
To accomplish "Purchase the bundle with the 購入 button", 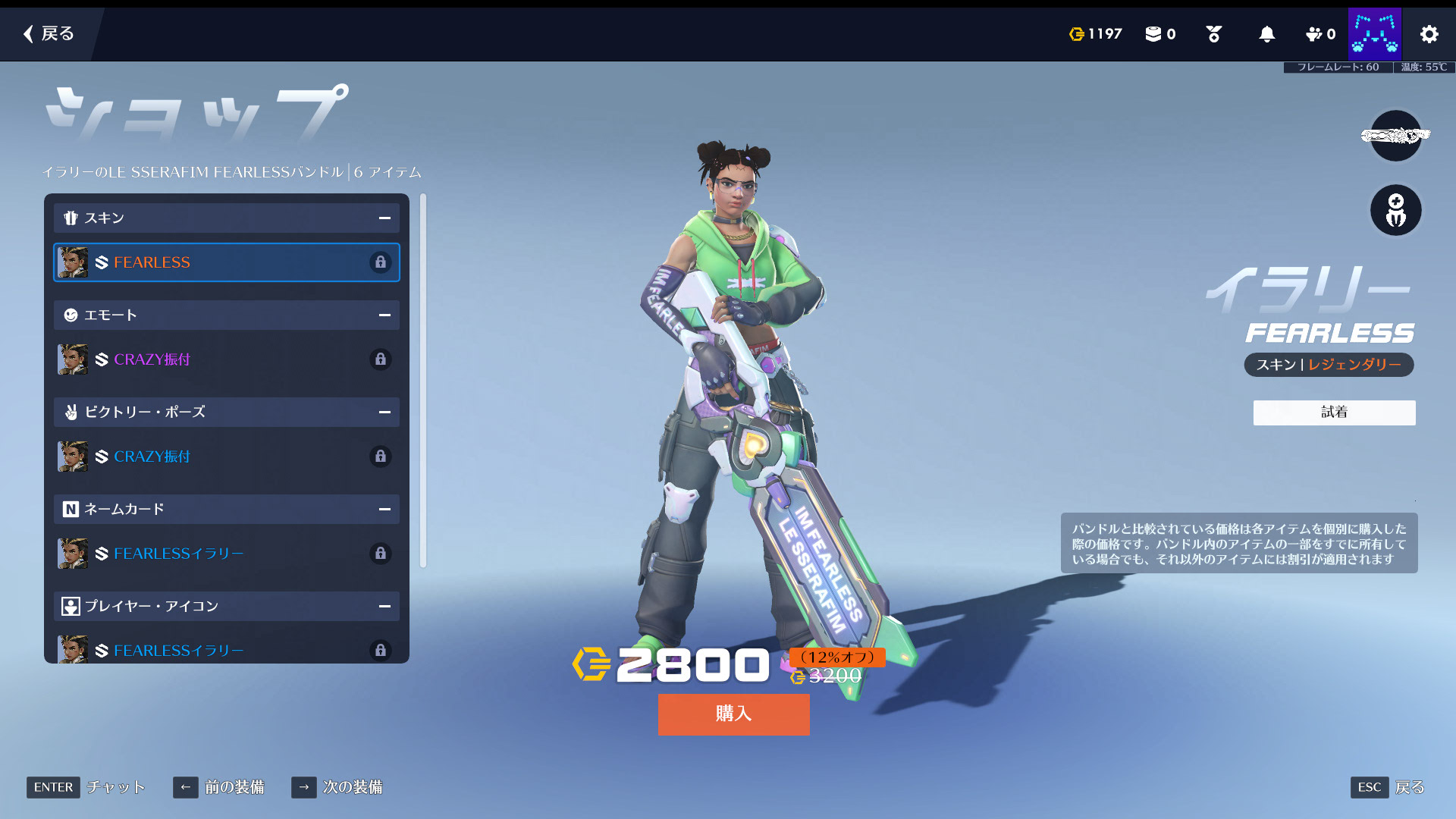I will (733, 714).
